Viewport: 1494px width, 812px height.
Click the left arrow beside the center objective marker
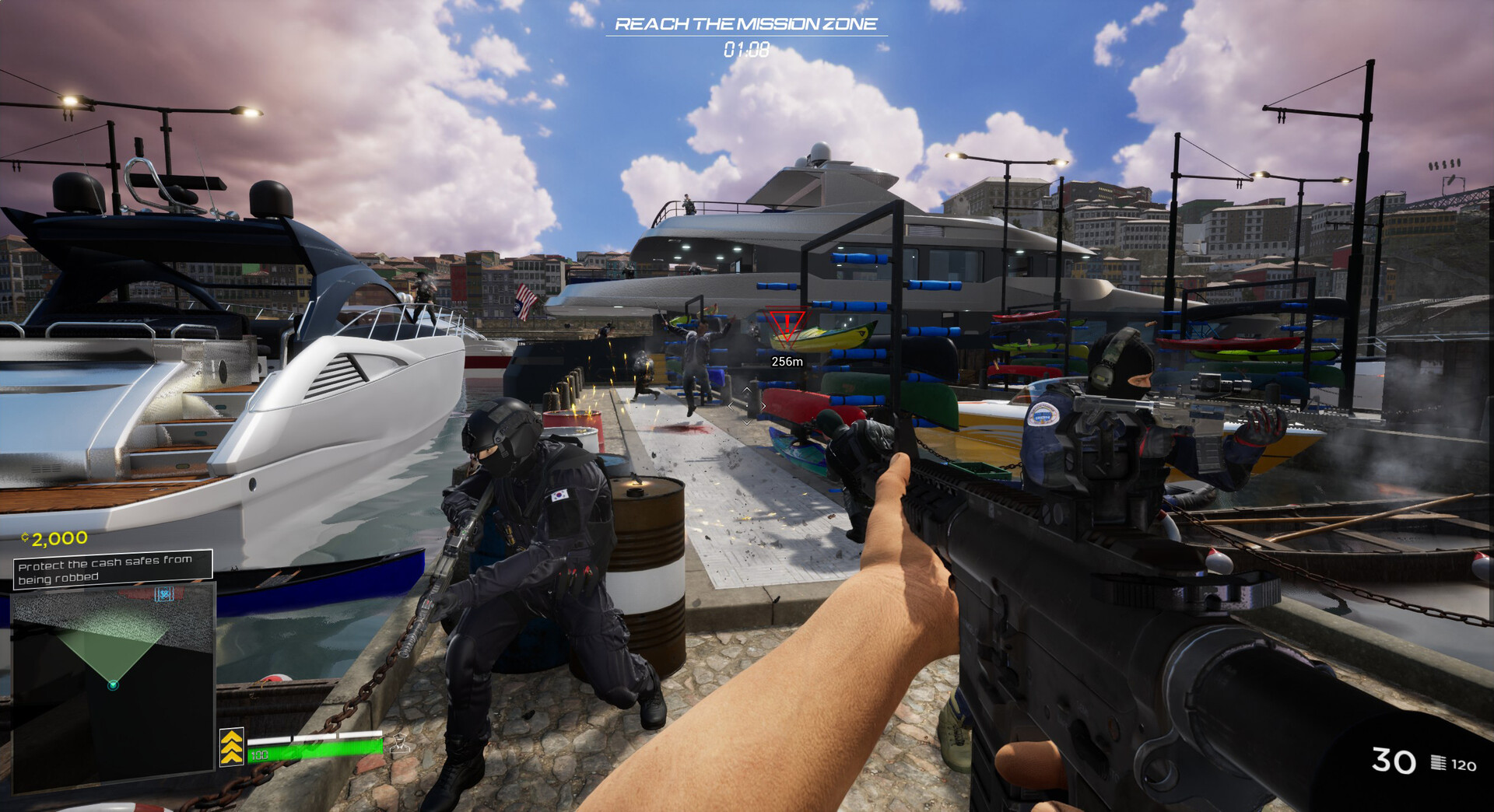click(x=731, y=406)
